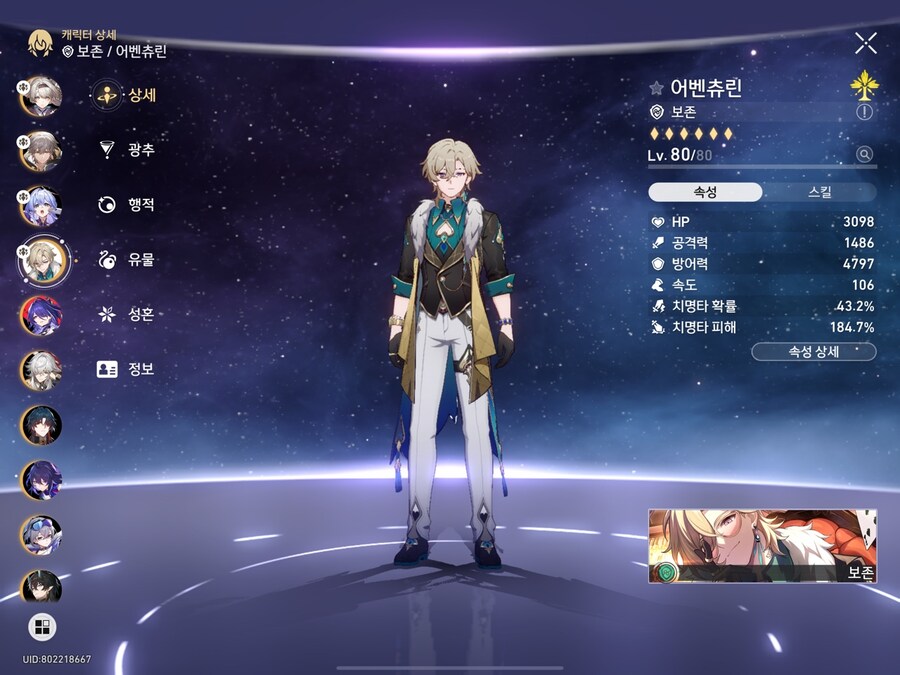Screen dimensions: 900x675
Task: Click the magnifier icon beside the level
Action: pos(864,154)
